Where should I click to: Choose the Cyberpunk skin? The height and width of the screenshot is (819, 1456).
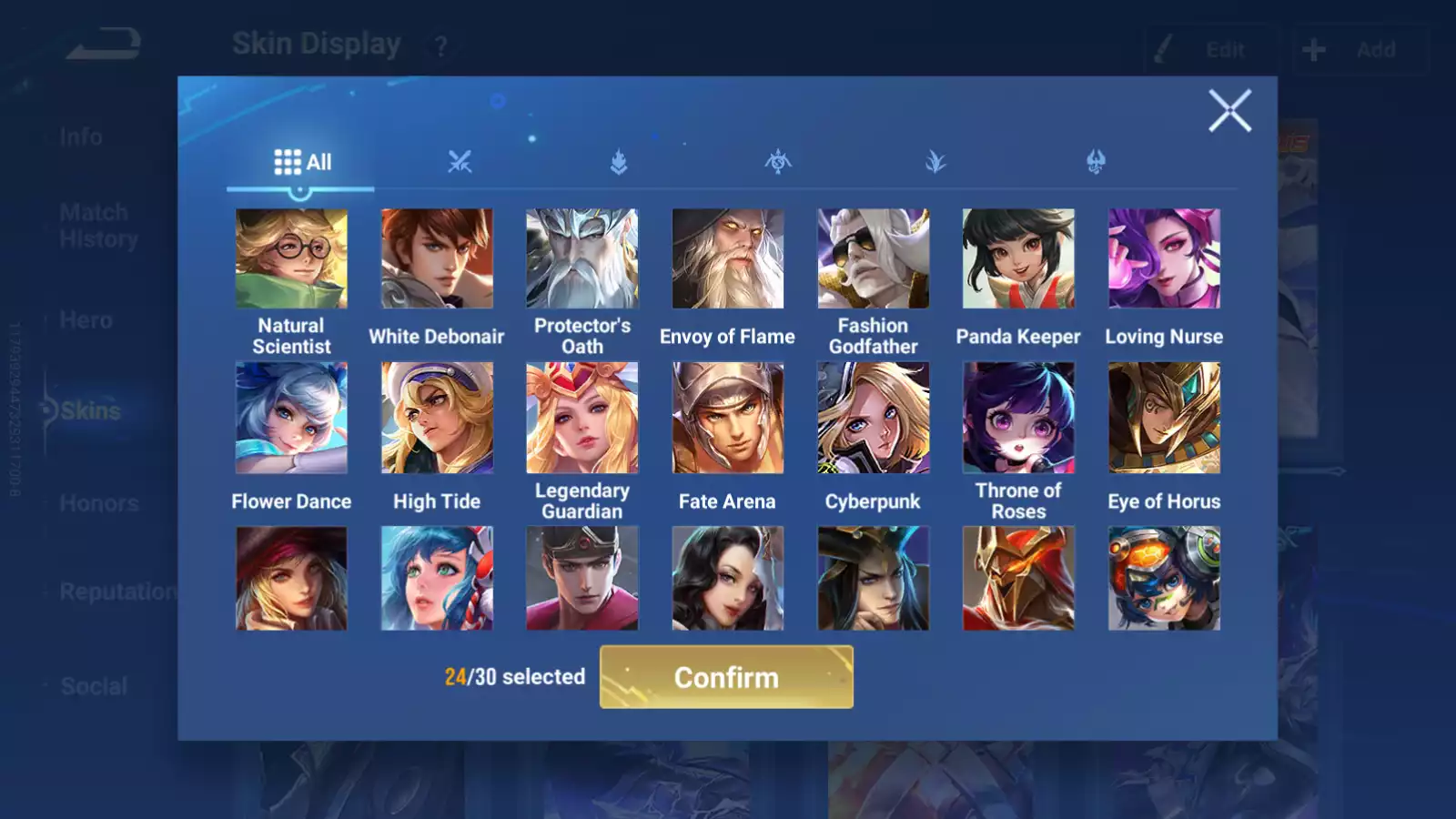(874, 419)
